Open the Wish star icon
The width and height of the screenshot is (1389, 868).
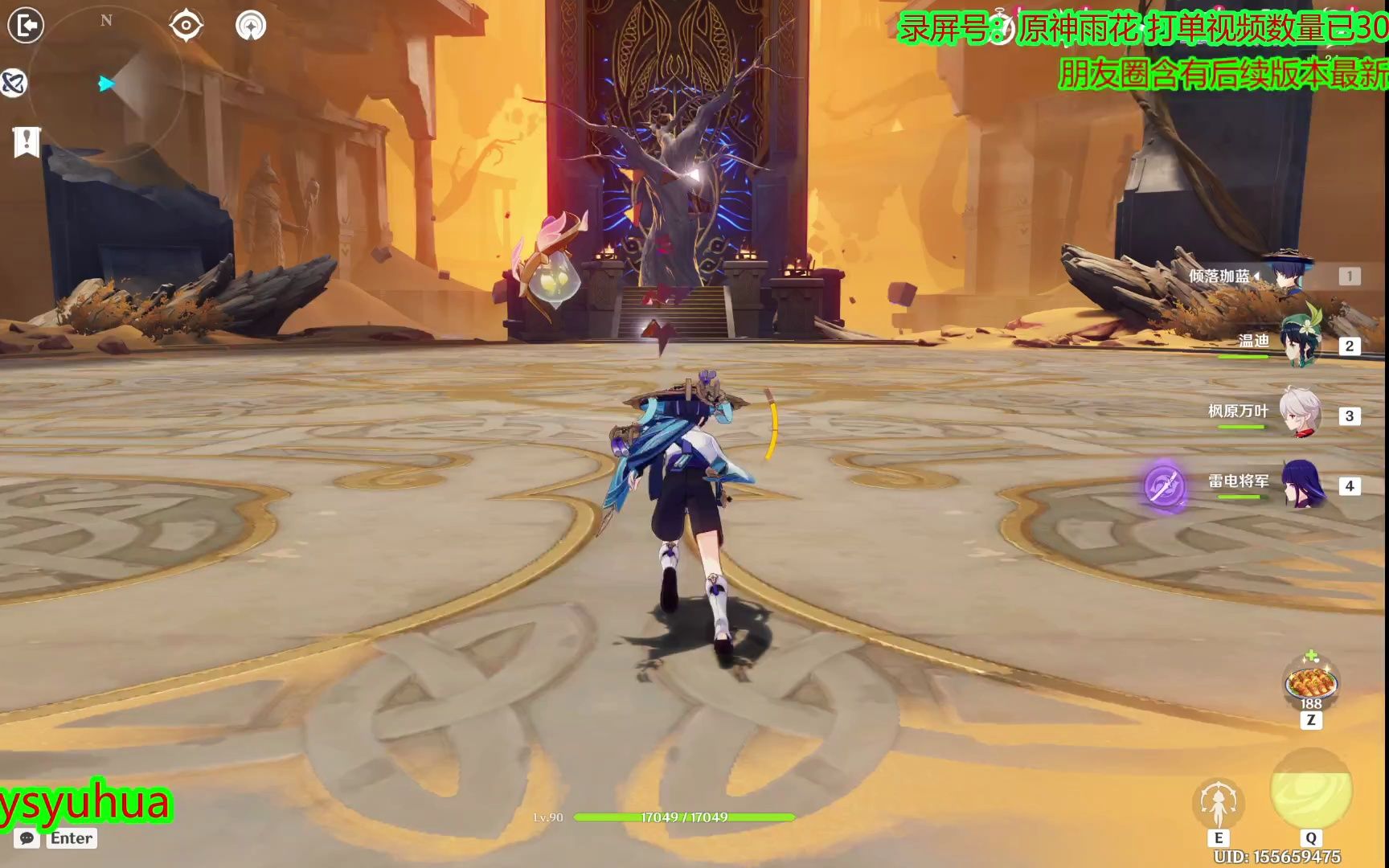point(14,83)
